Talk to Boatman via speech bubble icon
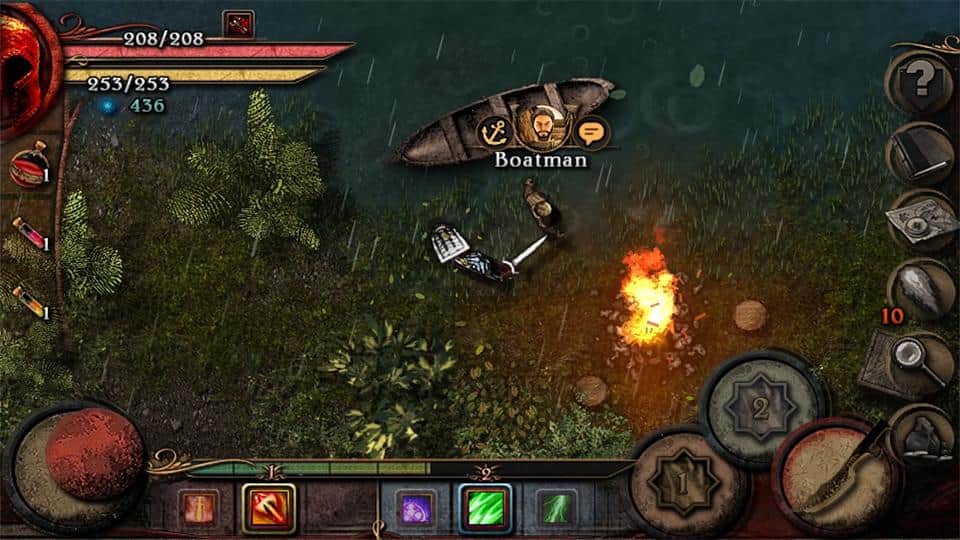The image size is (960, 540). tap(592, 130)
